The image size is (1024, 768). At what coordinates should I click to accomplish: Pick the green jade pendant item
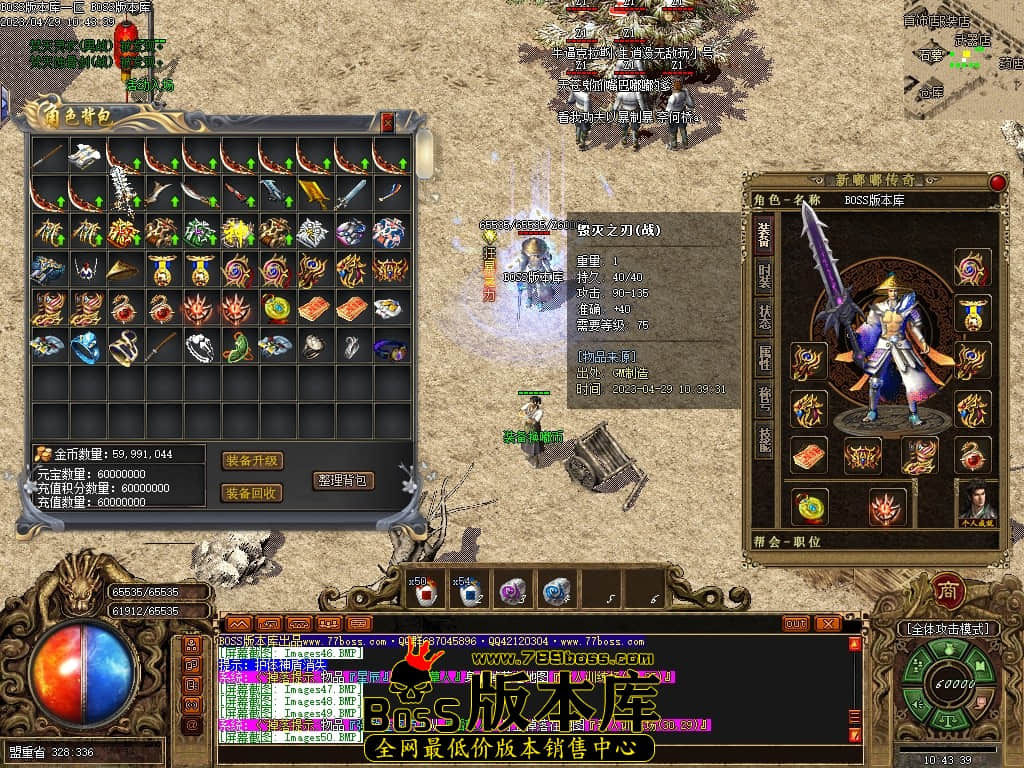(x=238, y=347)
